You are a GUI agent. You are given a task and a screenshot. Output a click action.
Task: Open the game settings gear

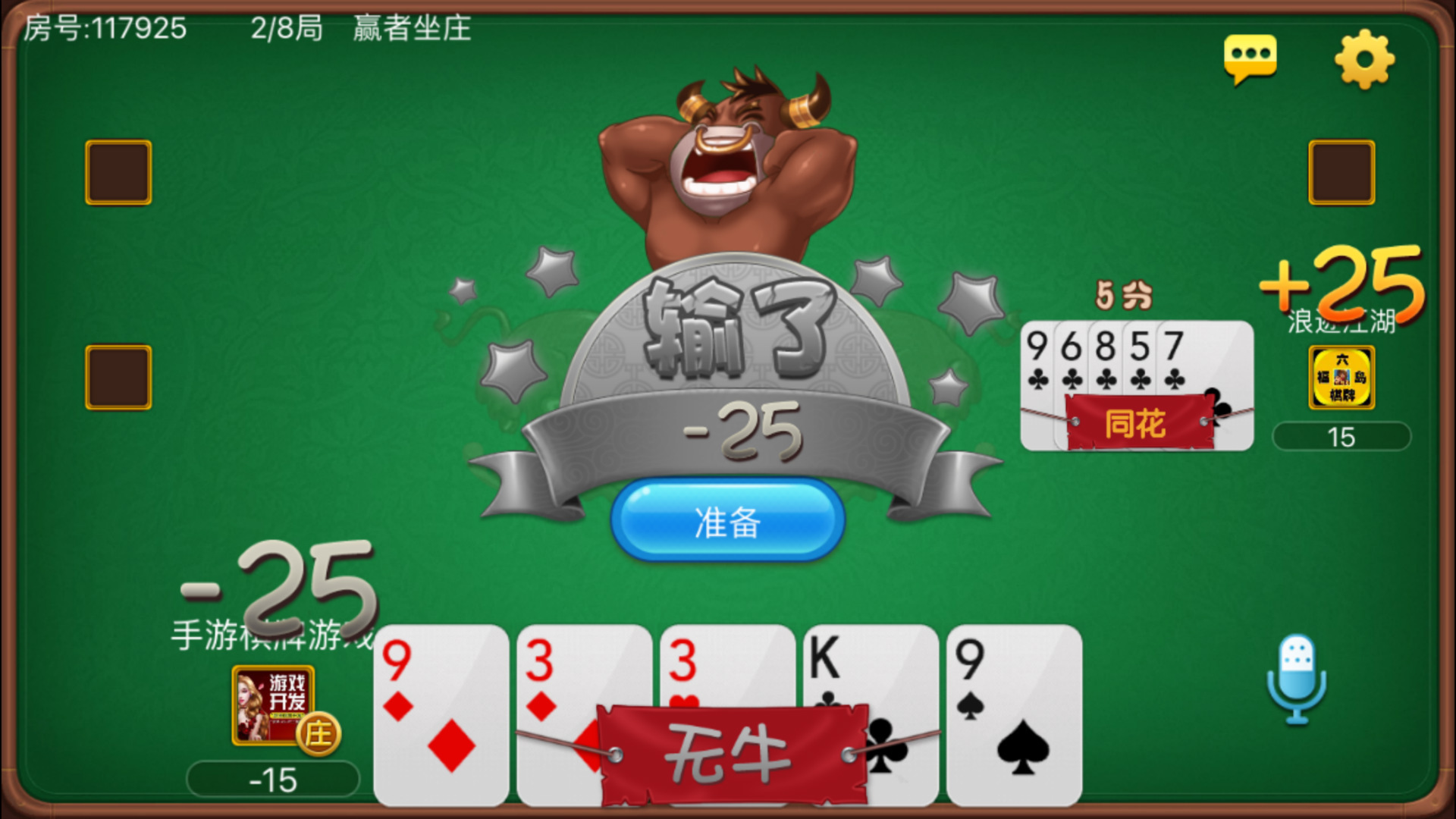1365,61
